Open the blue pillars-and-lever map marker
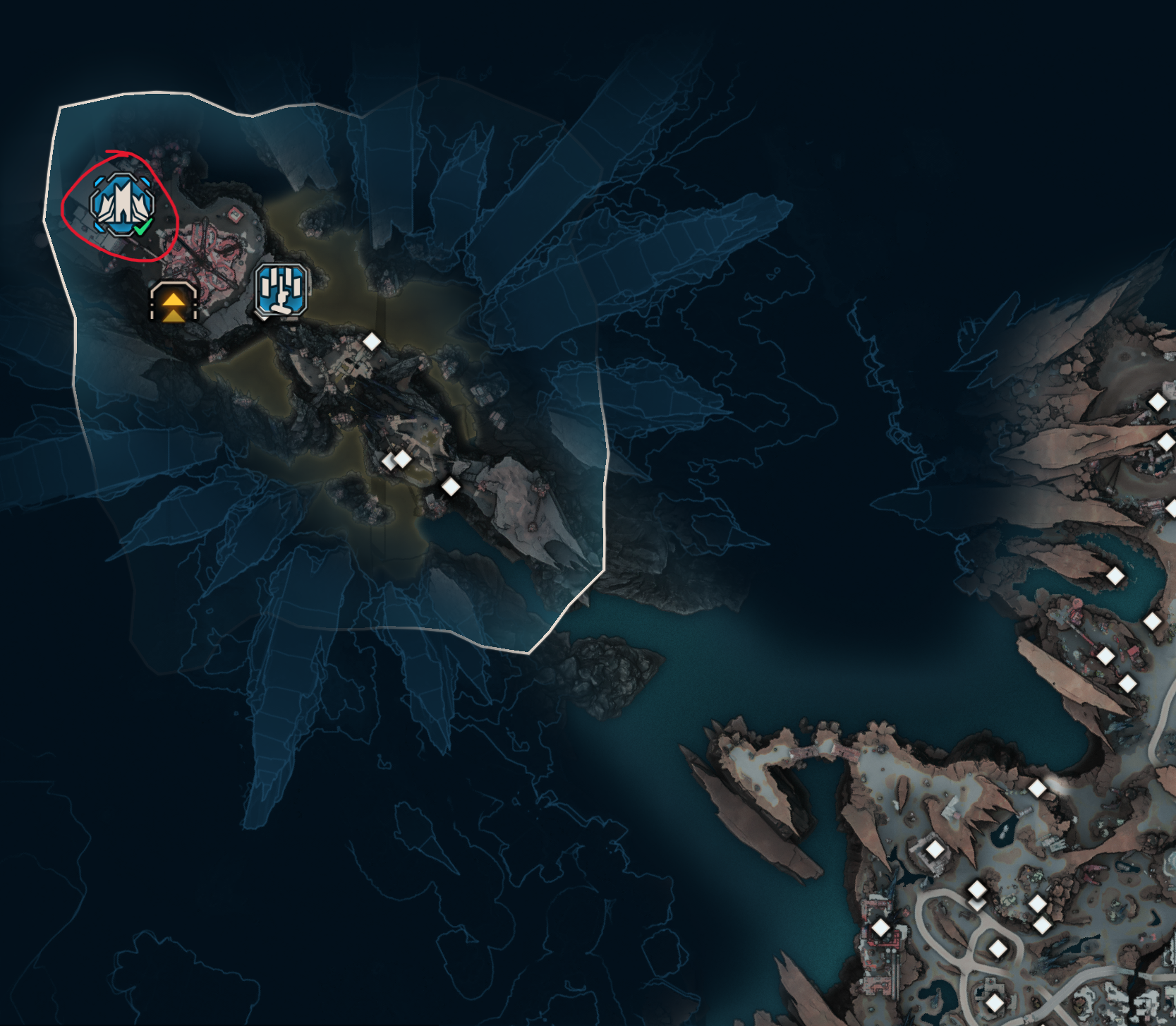This screenshot has width=1176, height=1026. tap(281, 289)
